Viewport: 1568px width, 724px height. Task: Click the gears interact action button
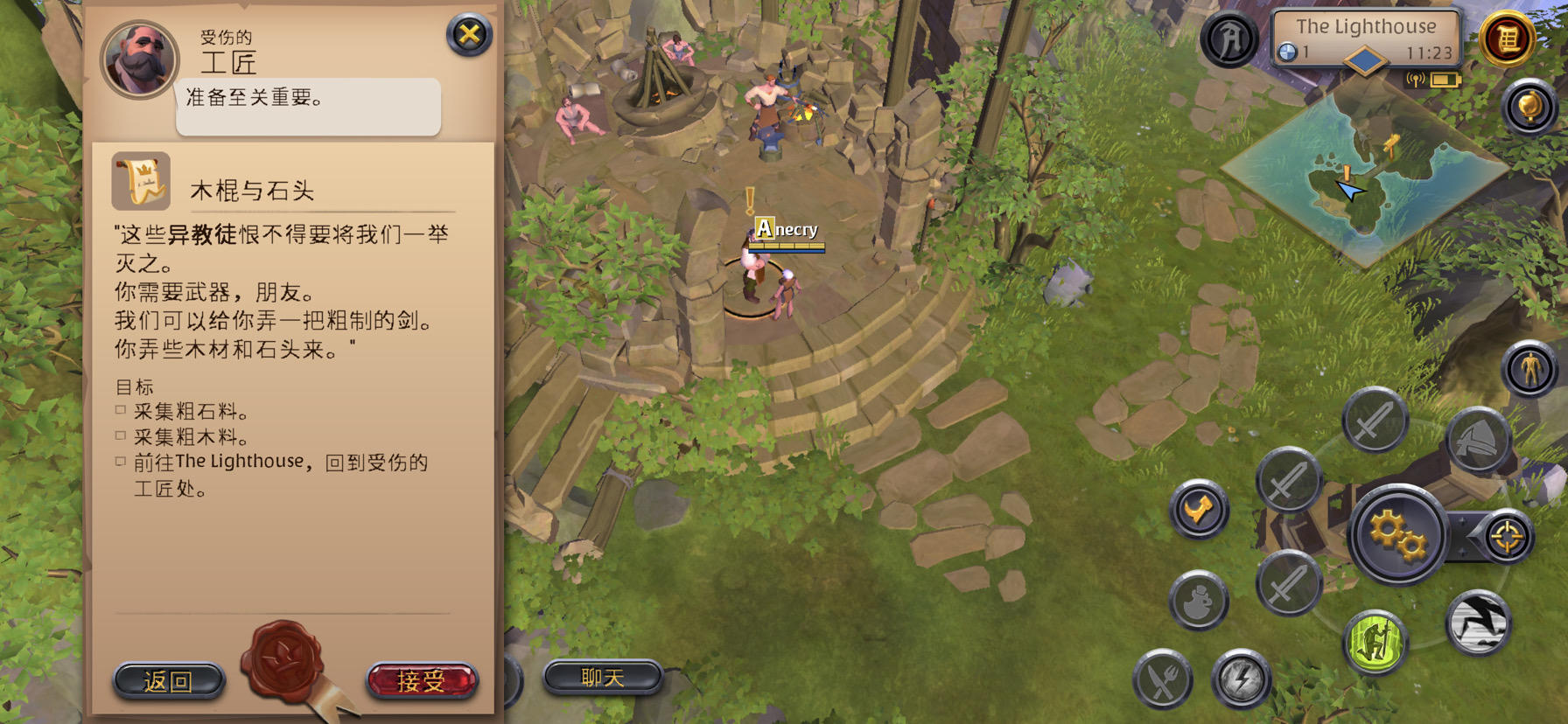coord(1396,533)
